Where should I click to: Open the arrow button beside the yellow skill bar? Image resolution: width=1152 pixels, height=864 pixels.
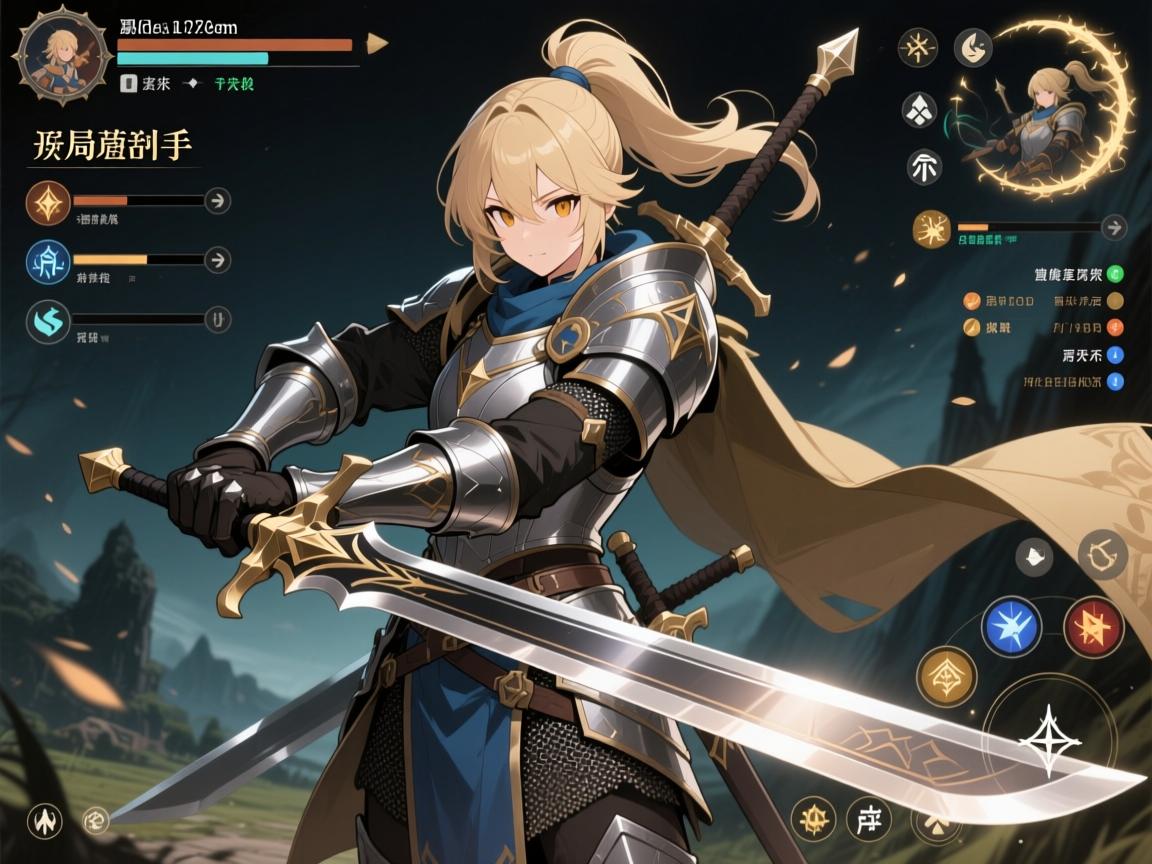(217, 261)
